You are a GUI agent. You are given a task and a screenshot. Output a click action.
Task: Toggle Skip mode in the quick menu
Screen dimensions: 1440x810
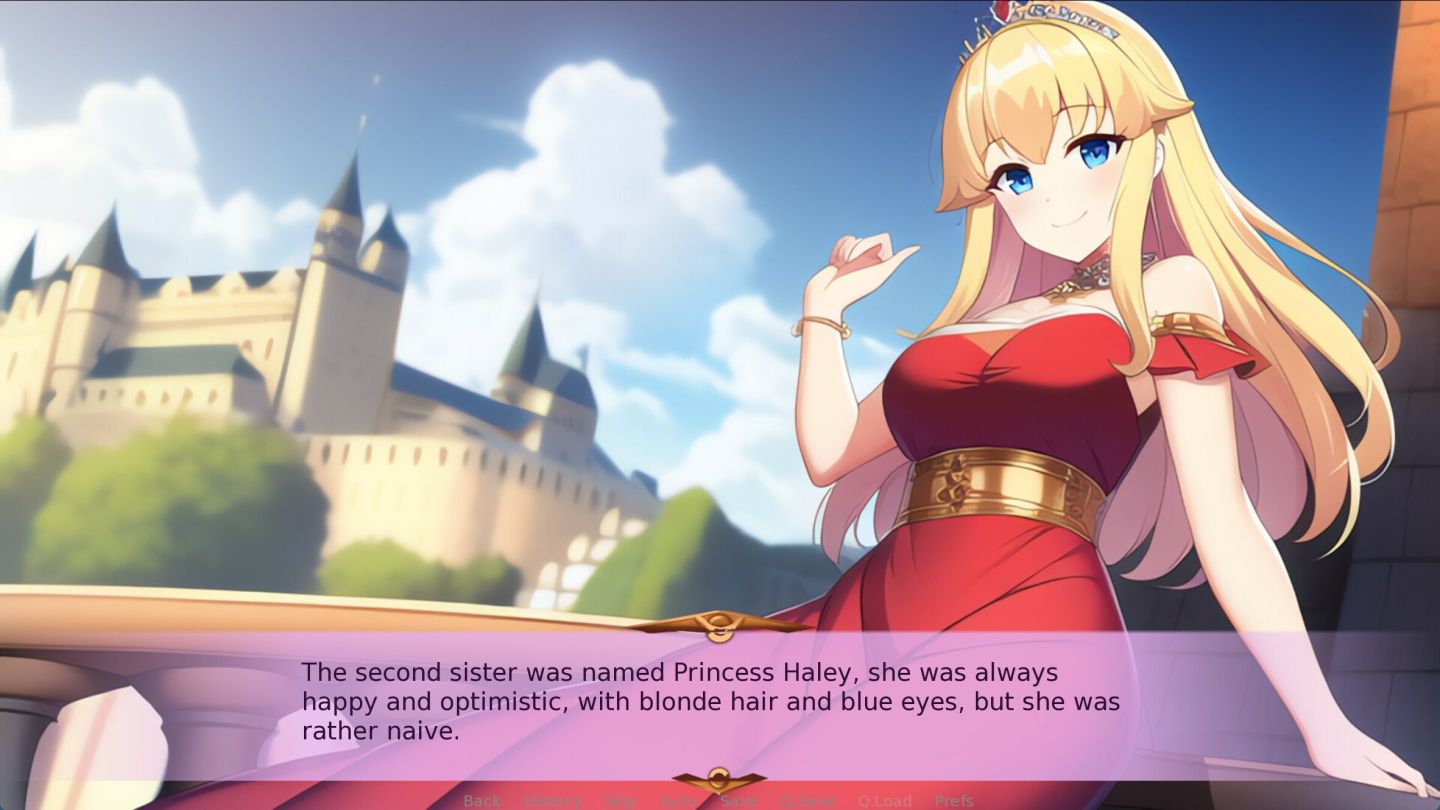click(619, 800)
